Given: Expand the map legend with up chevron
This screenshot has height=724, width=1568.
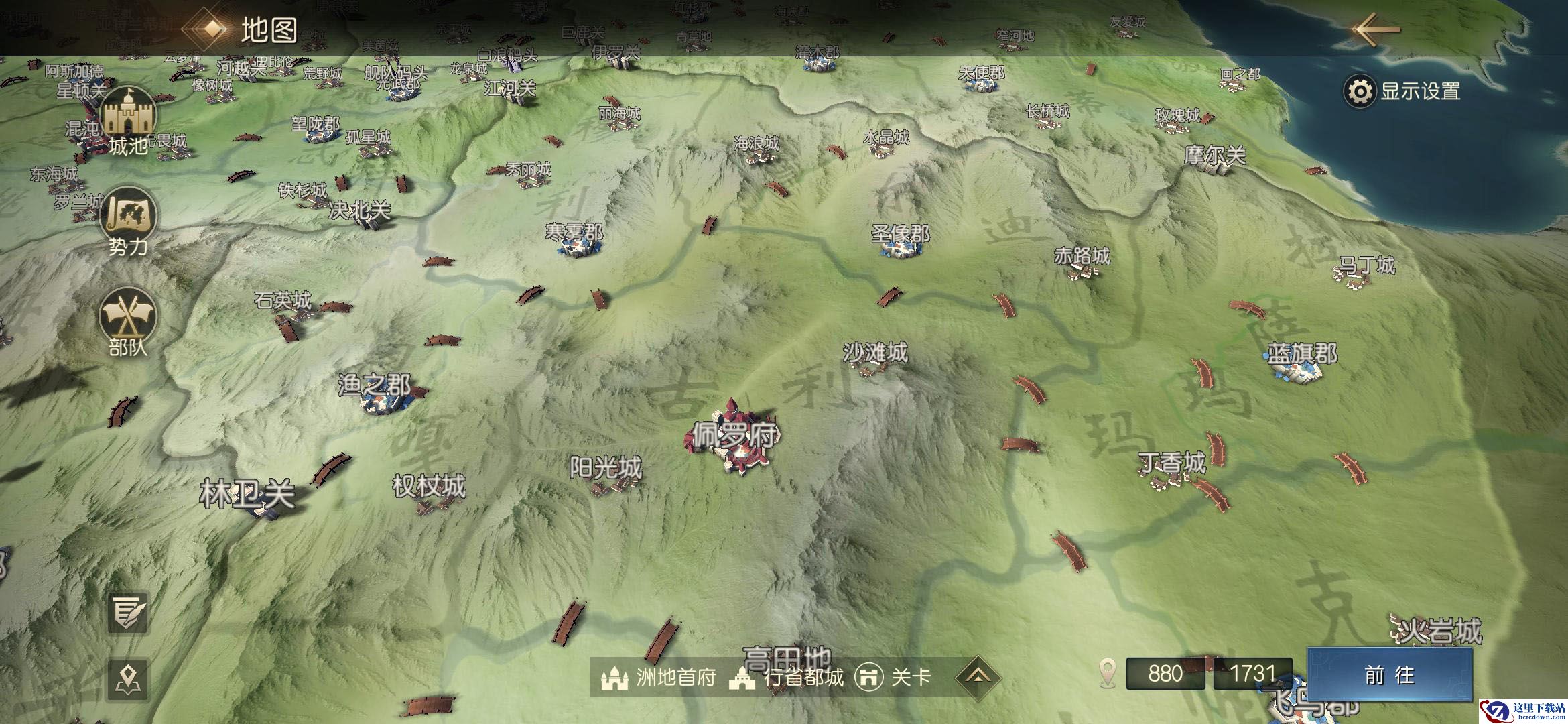Looking at the screenshot, I should point(978,676).
